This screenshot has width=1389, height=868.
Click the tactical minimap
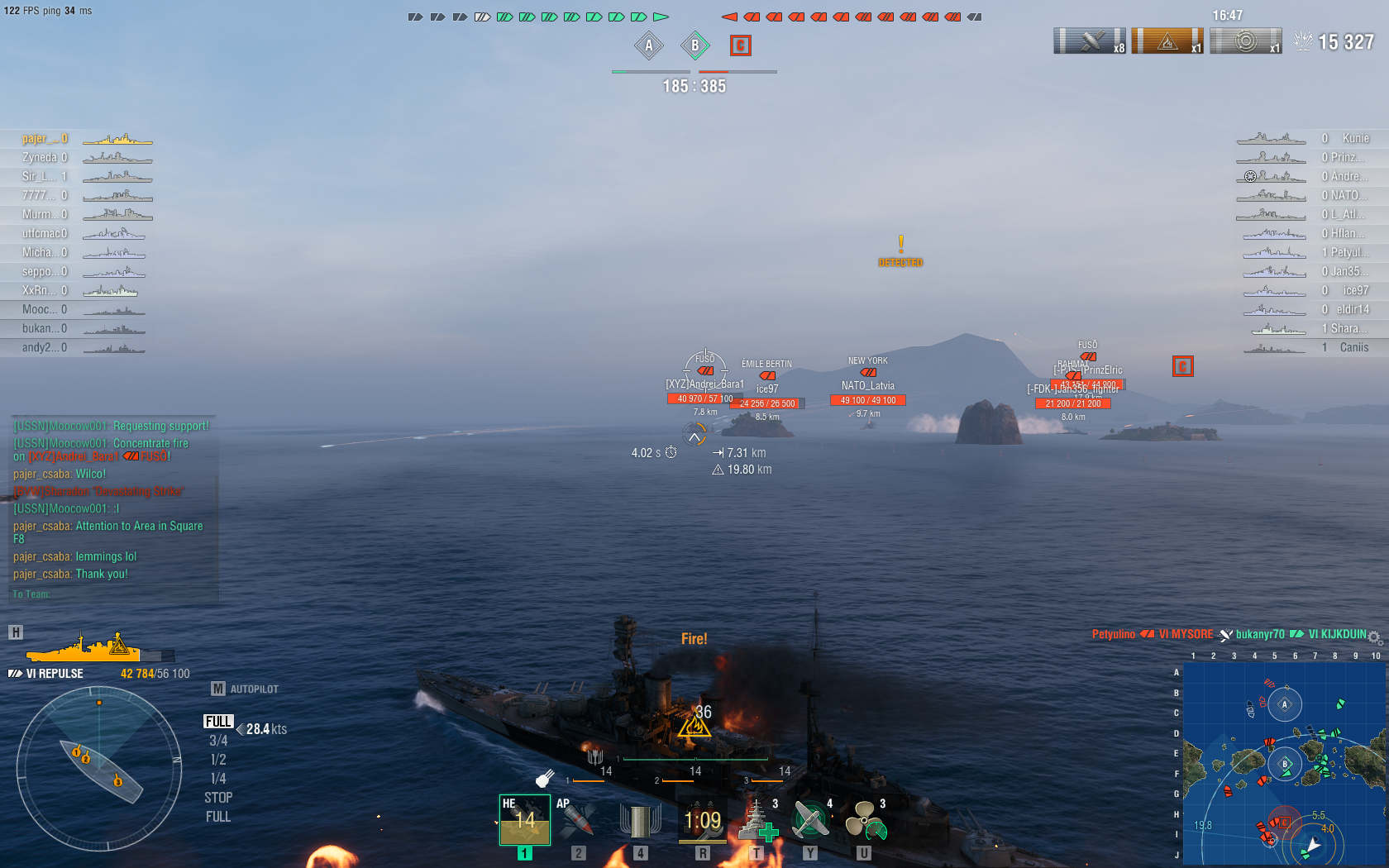coord(1284,762)
